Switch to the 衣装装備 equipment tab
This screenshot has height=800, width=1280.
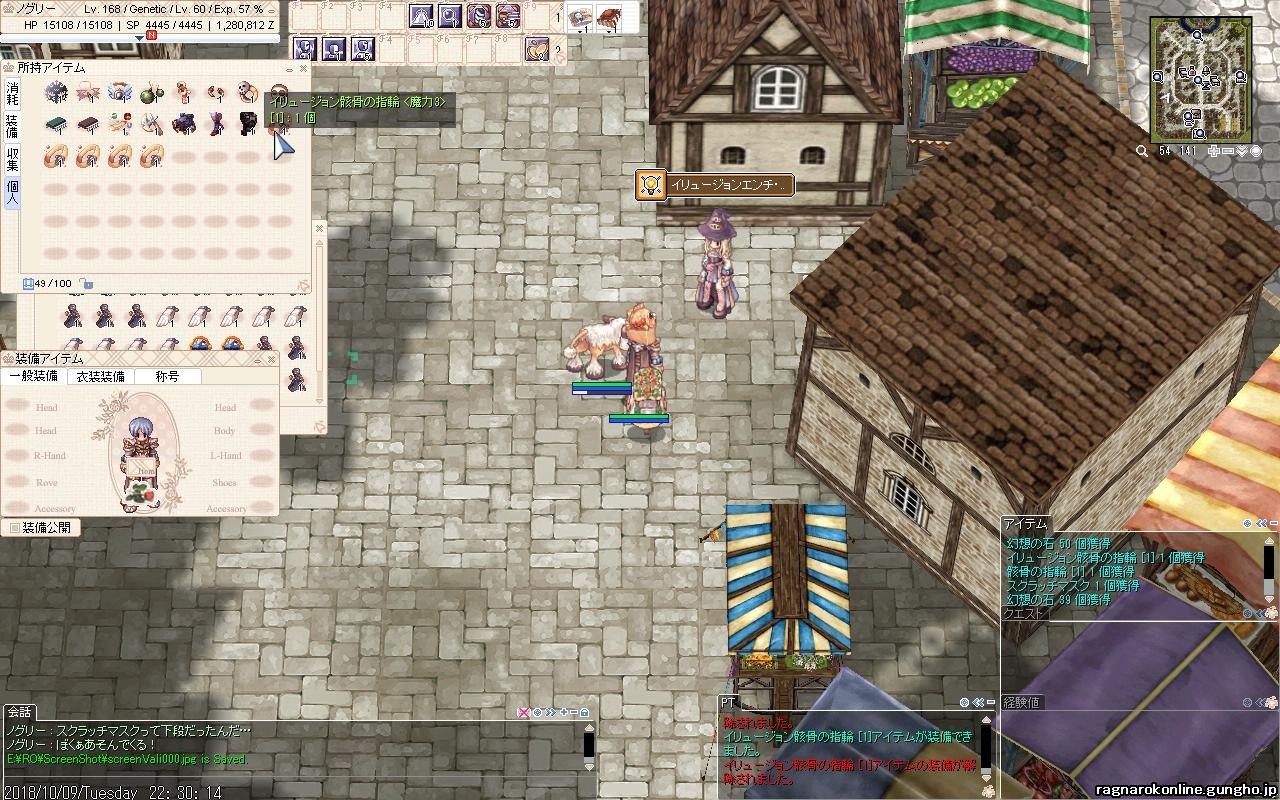click(x=101, y=377)
